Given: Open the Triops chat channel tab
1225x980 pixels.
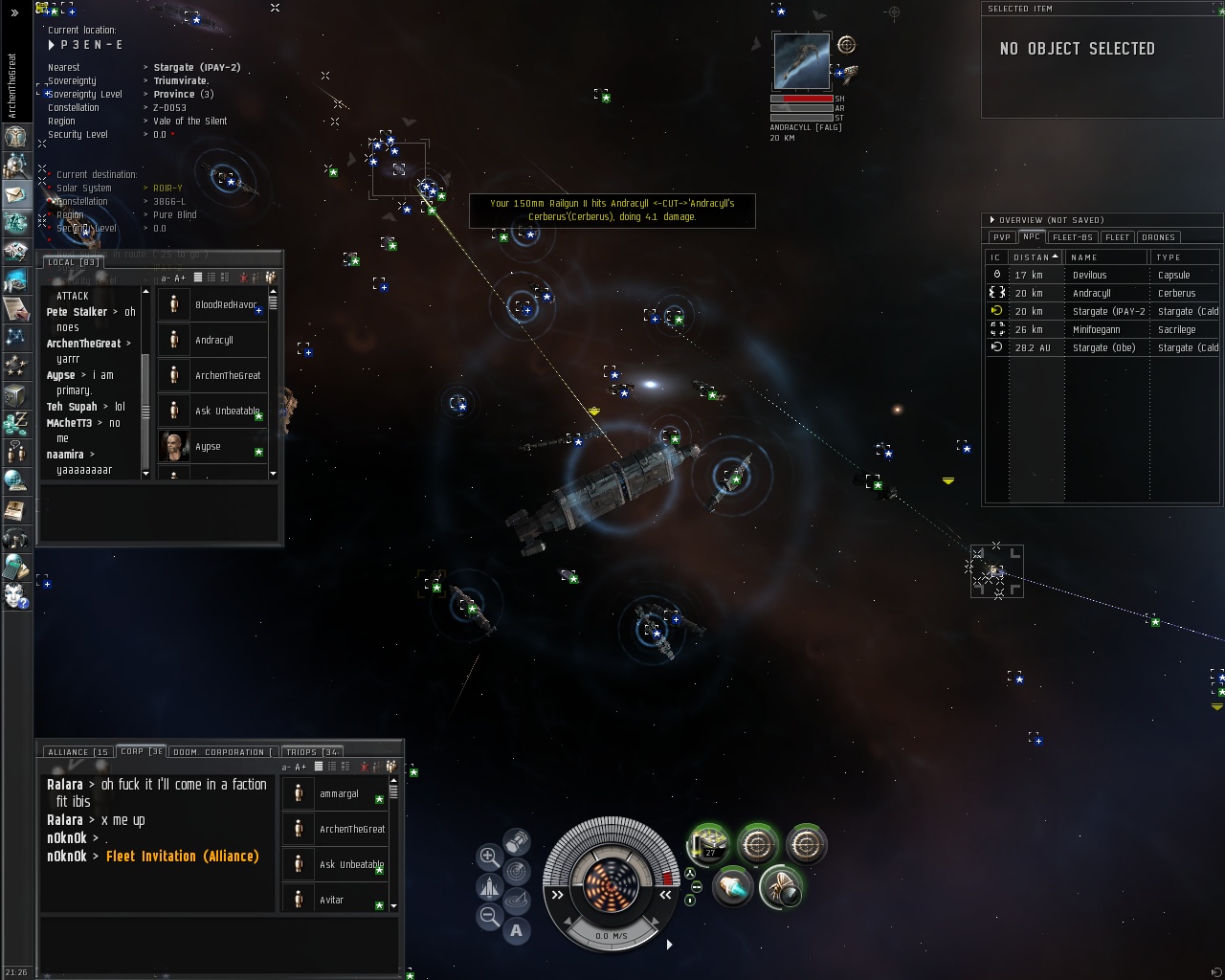Looking at the screenshot, I should click(313, 752).
